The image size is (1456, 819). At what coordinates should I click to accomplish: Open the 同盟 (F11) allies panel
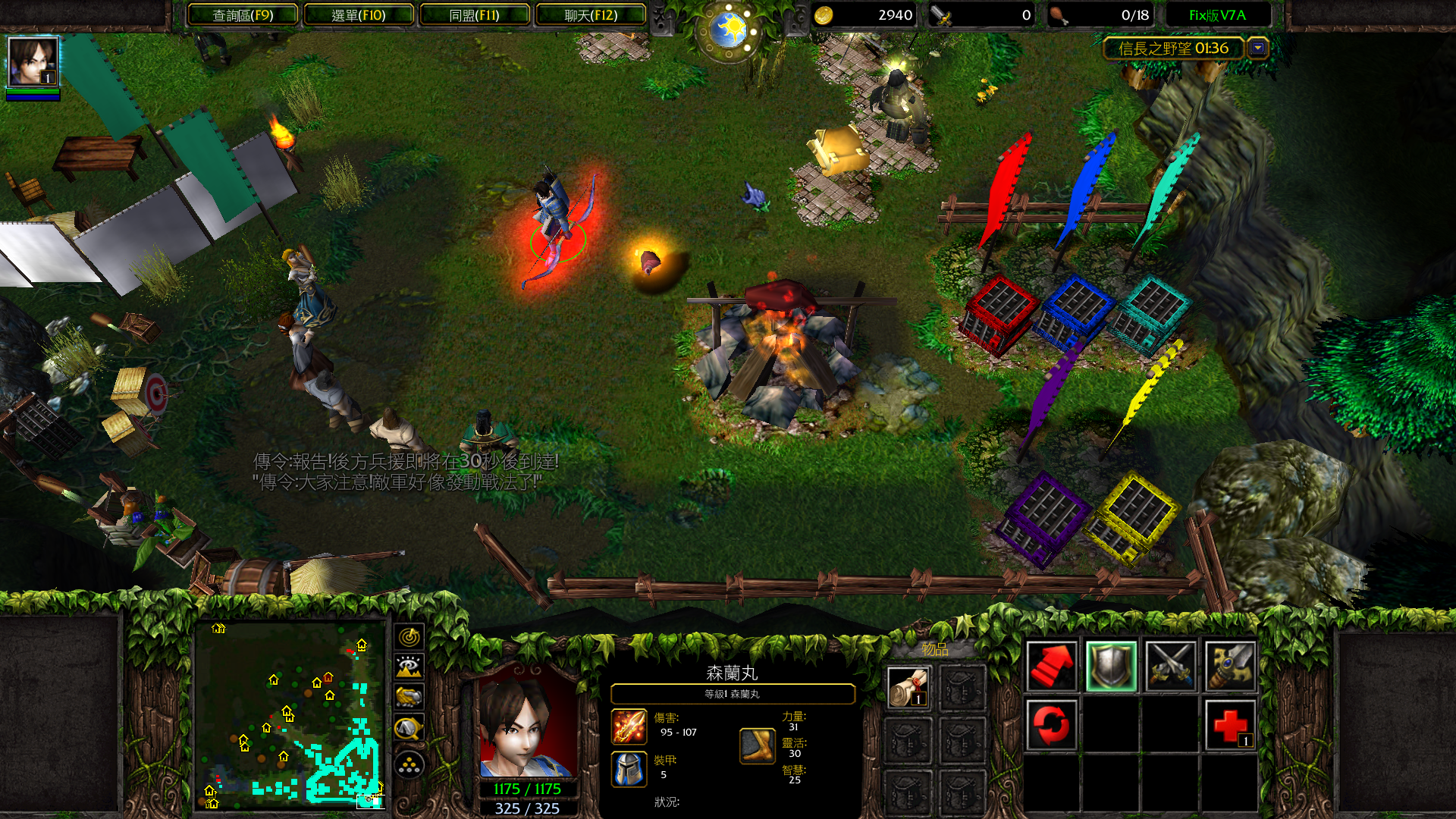(x=475, y=14)
